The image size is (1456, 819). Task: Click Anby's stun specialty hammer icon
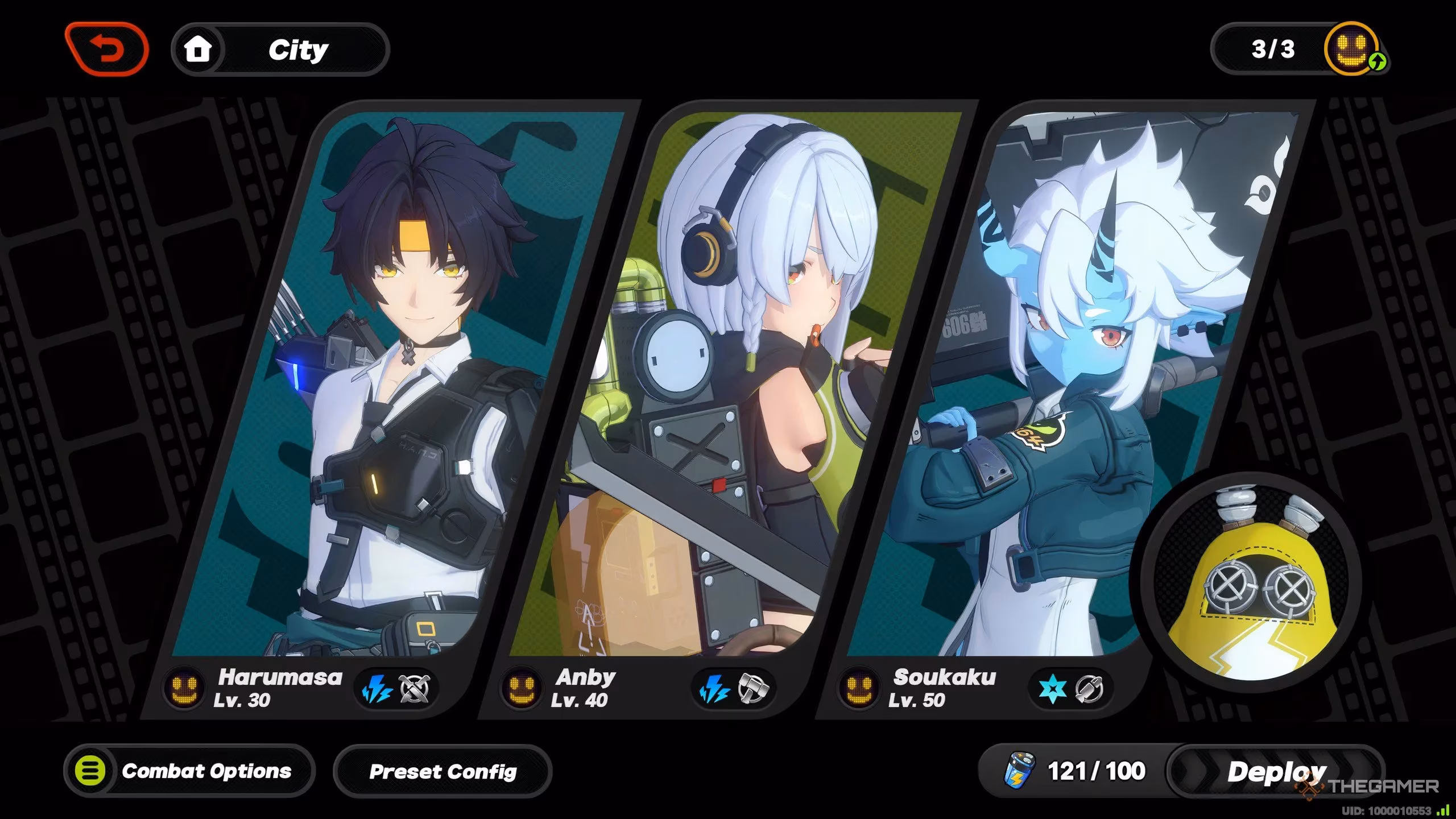[x=752, y=689]
